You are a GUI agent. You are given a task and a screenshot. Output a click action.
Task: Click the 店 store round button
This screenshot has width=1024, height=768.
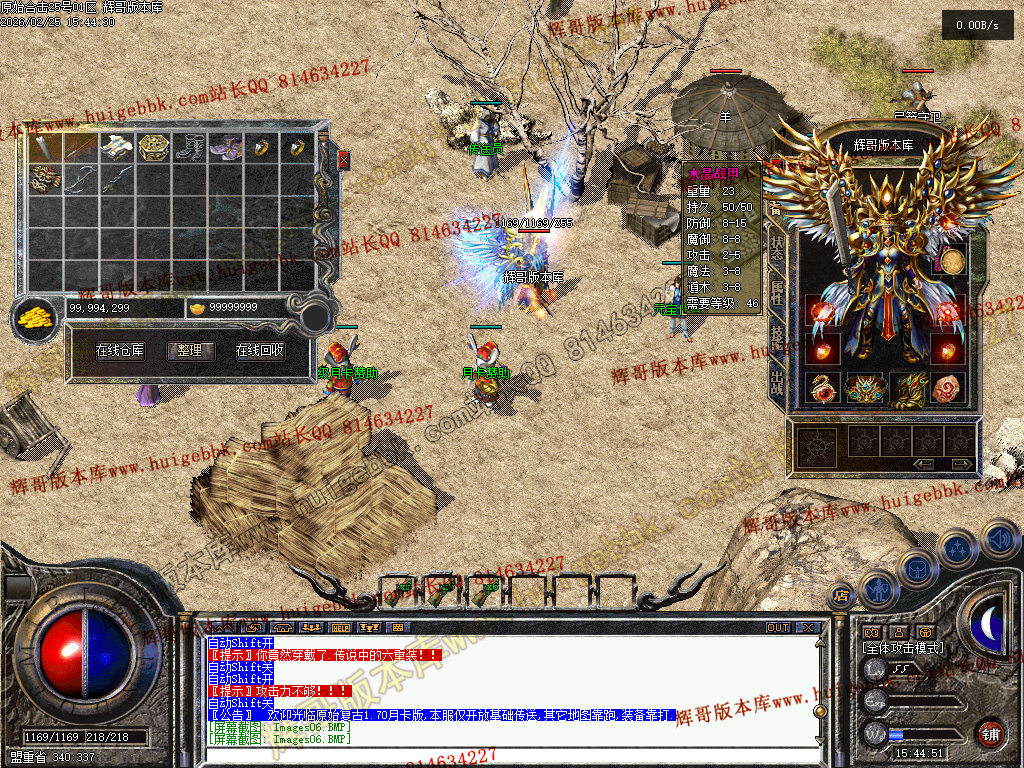842,596
